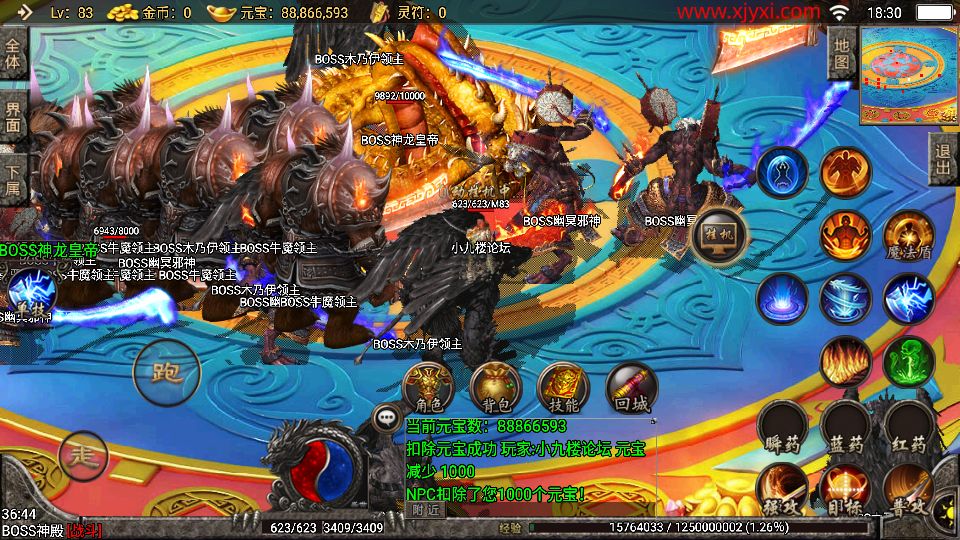Tap the 目标 target button
960x540 pixels.
[x=844, y=490]
